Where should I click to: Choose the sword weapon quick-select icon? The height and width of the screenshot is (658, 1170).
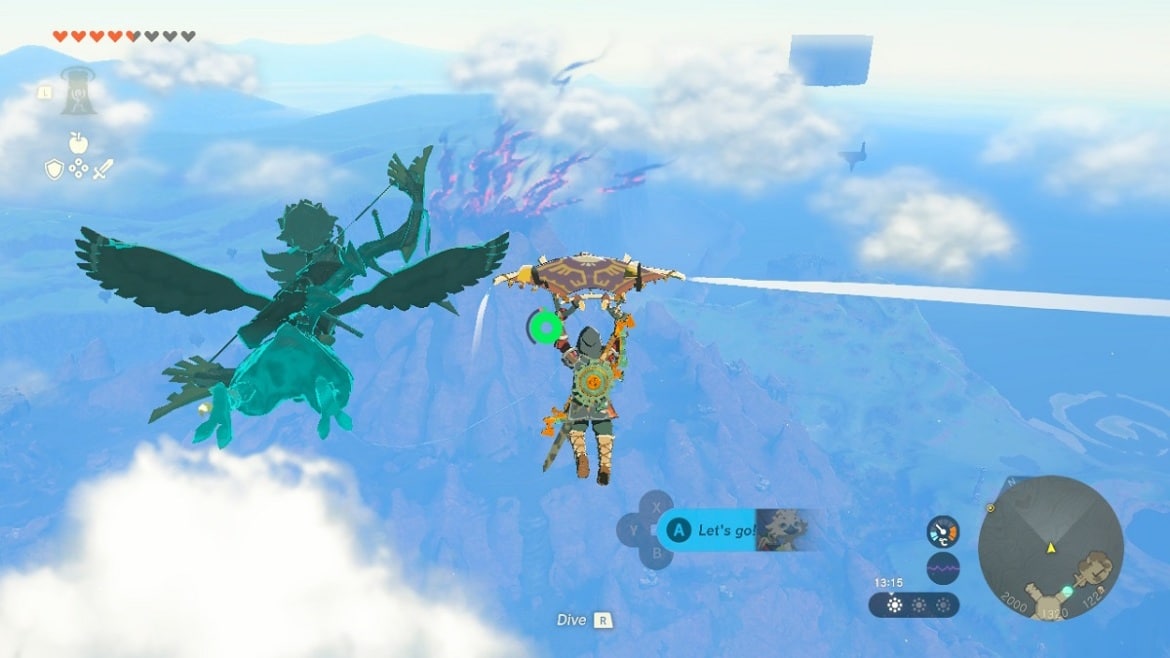coord(103,170)
